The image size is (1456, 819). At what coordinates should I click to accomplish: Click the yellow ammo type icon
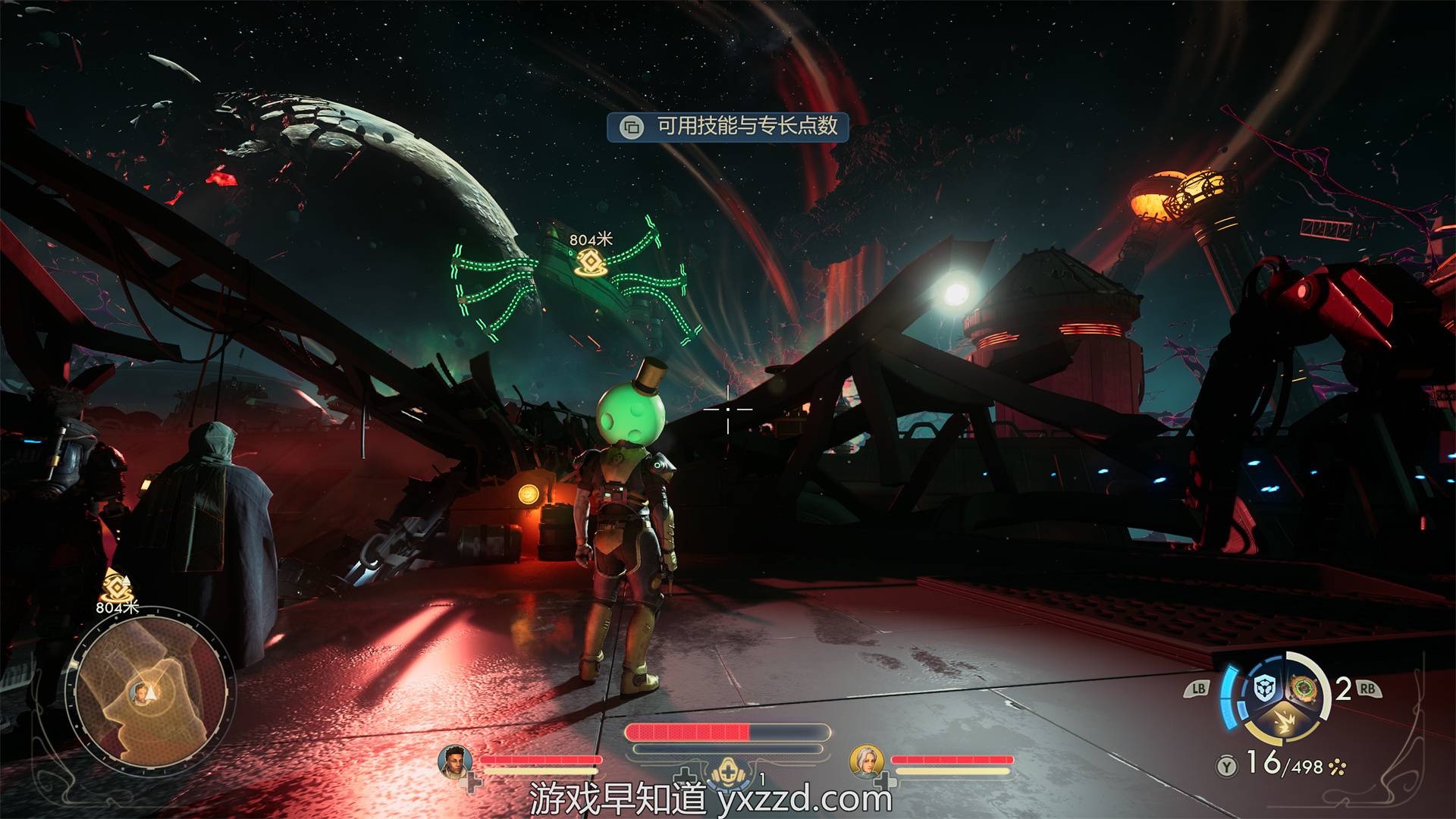pyautogui.click(x=1337, y=767)
